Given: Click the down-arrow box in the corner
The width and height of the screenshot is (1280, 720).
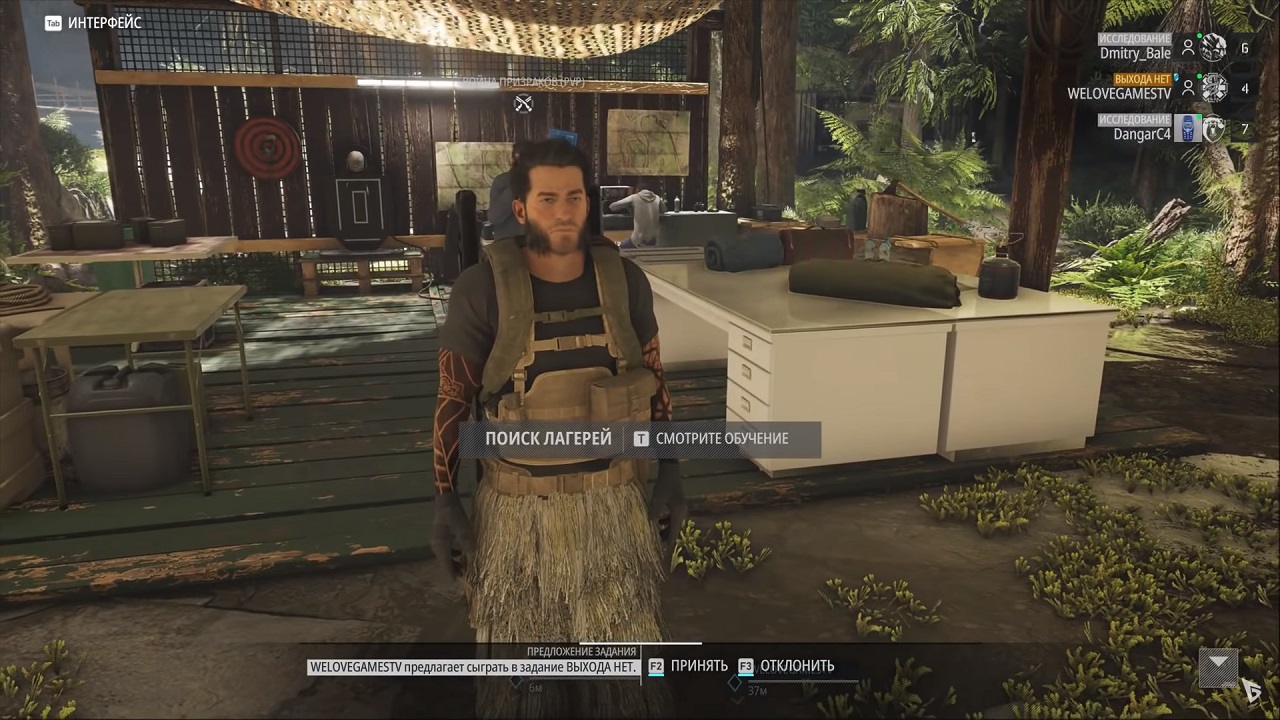Looking at the screenshot, I should tap(1218, 664).
